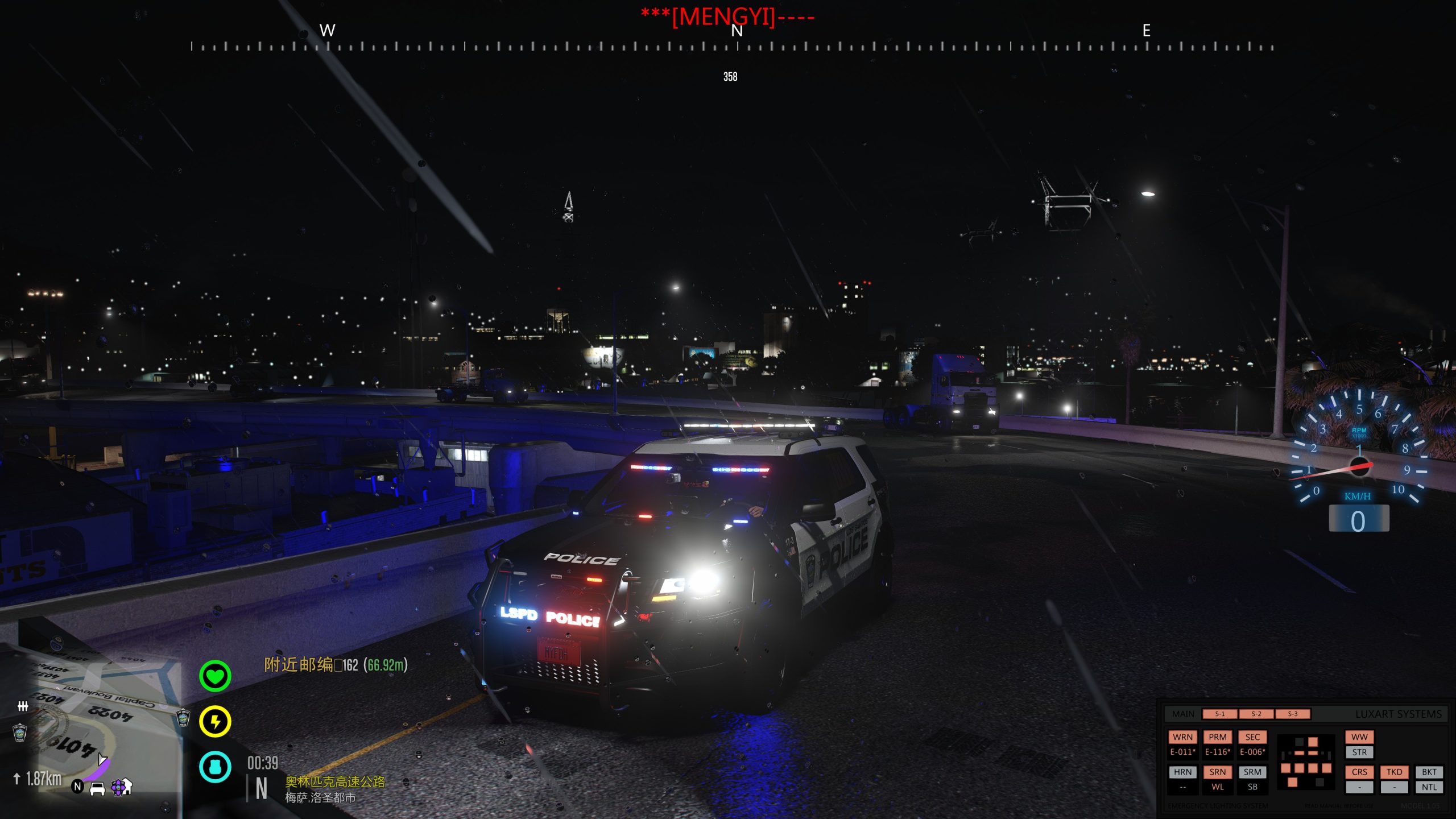Image resolution: width=1456 pixels, height=819 pixels.
Task: Toggle the SRN siren button
Action: (x=1217, y=772)
